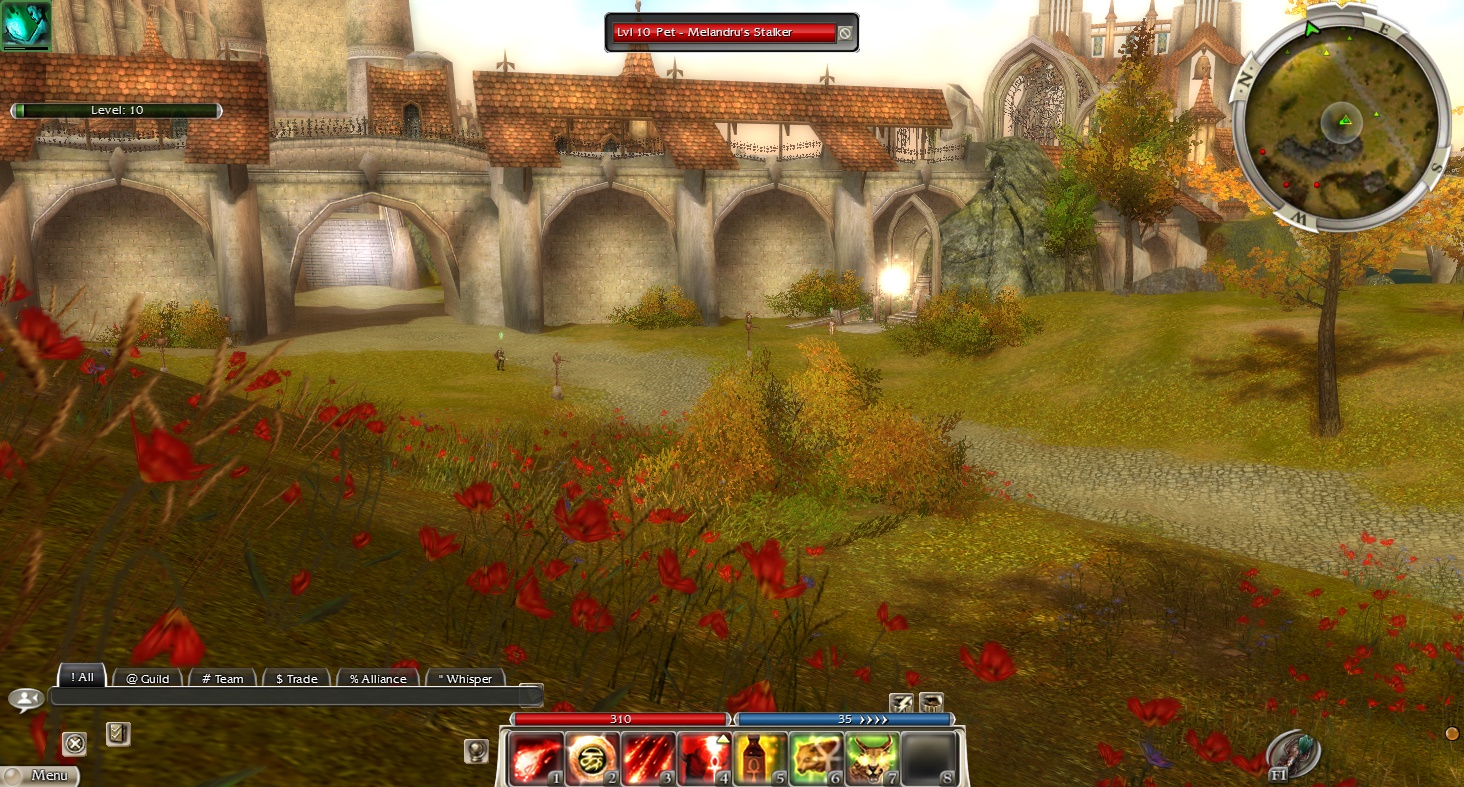Open the Menu button
Viewport: 1464px width, 787px height.
point(40,775)
